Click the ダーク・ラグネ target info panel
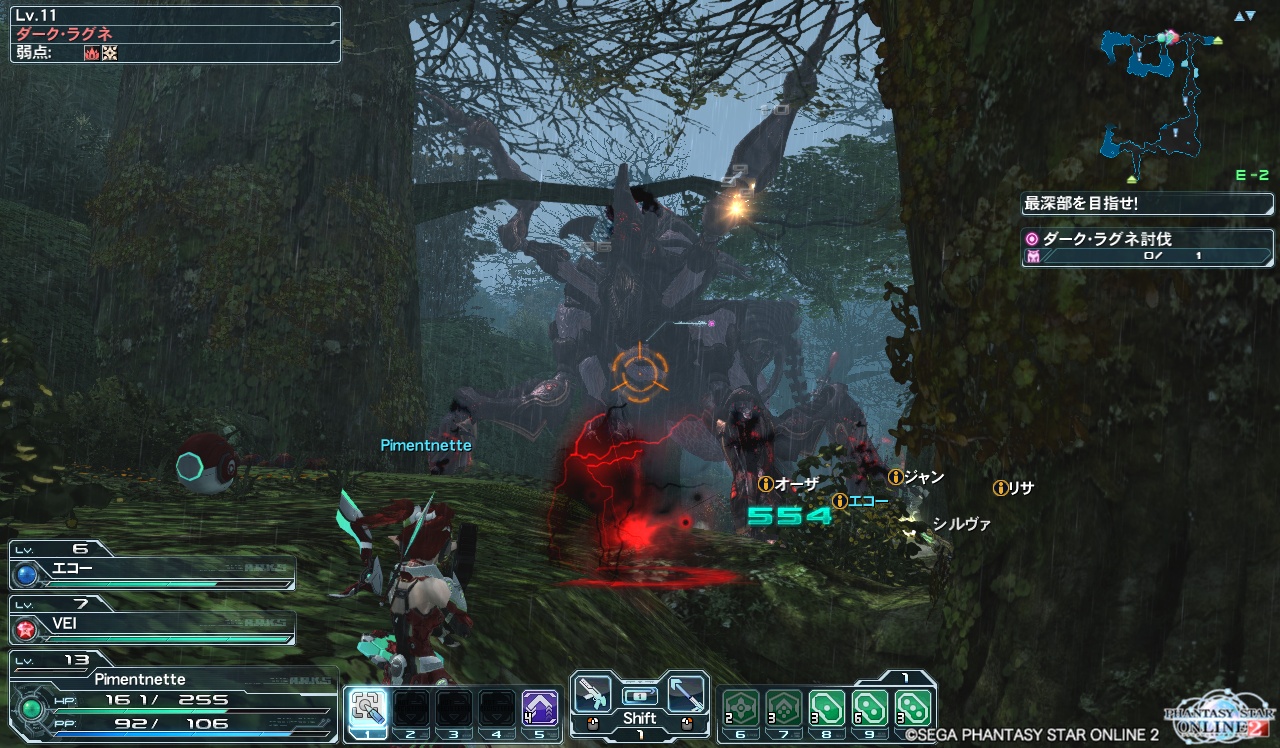Viewport: 1280px width, 748px height. click(175, 35)
